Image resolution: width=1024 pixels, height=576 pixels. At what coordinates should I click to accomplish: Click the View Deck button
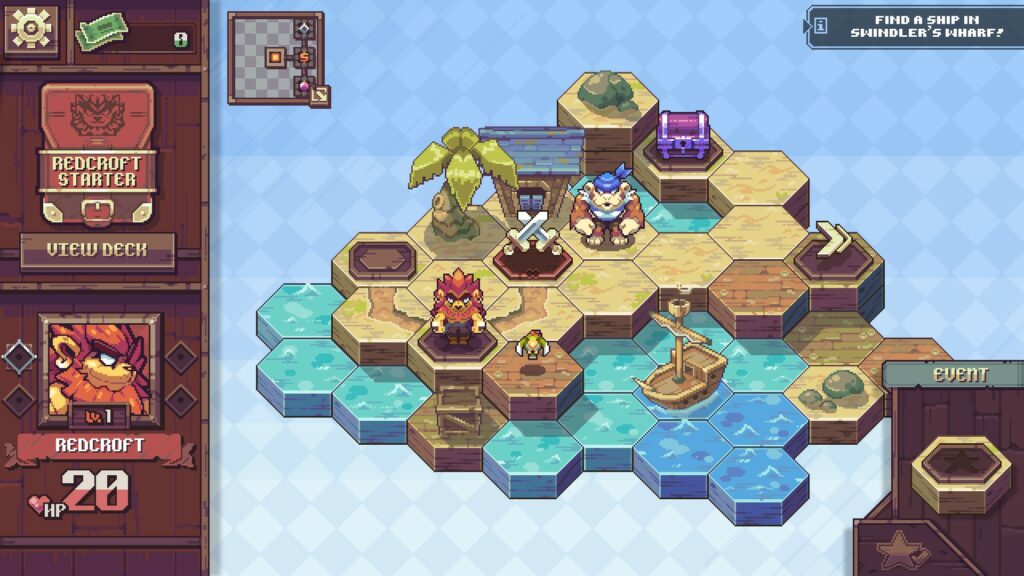click(98, 250)
